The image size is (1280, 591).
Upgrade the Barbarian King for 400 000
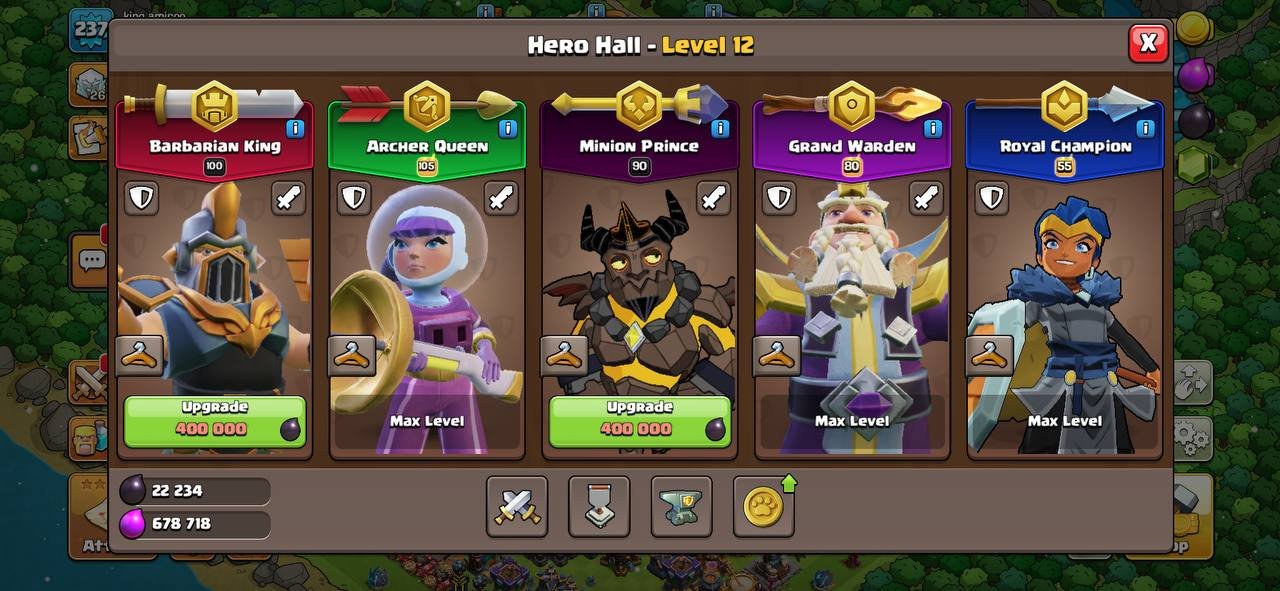click(x=214, y=420)
